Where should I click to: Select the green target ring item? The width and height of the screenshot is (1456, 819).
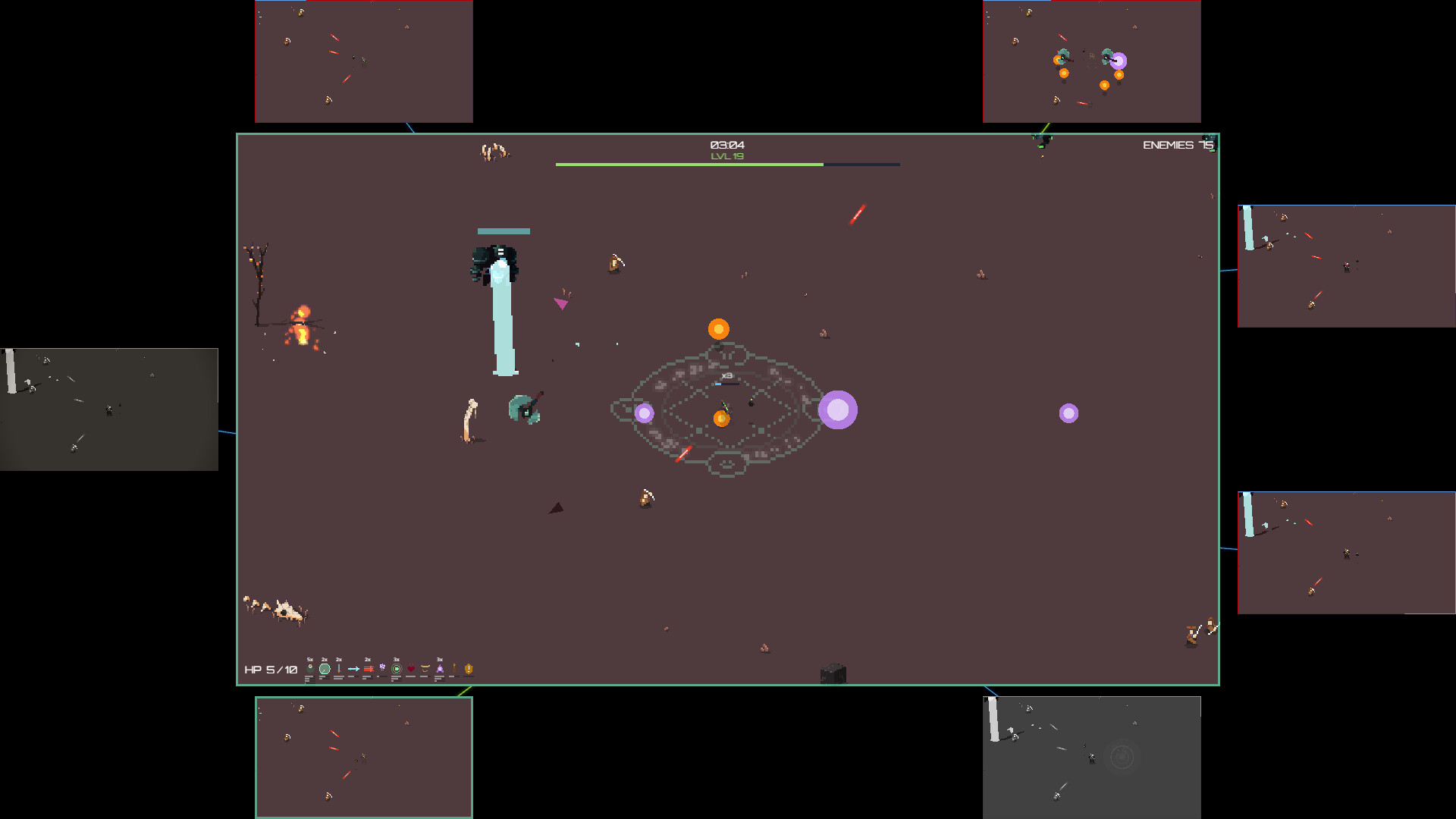tap(397, 669)
